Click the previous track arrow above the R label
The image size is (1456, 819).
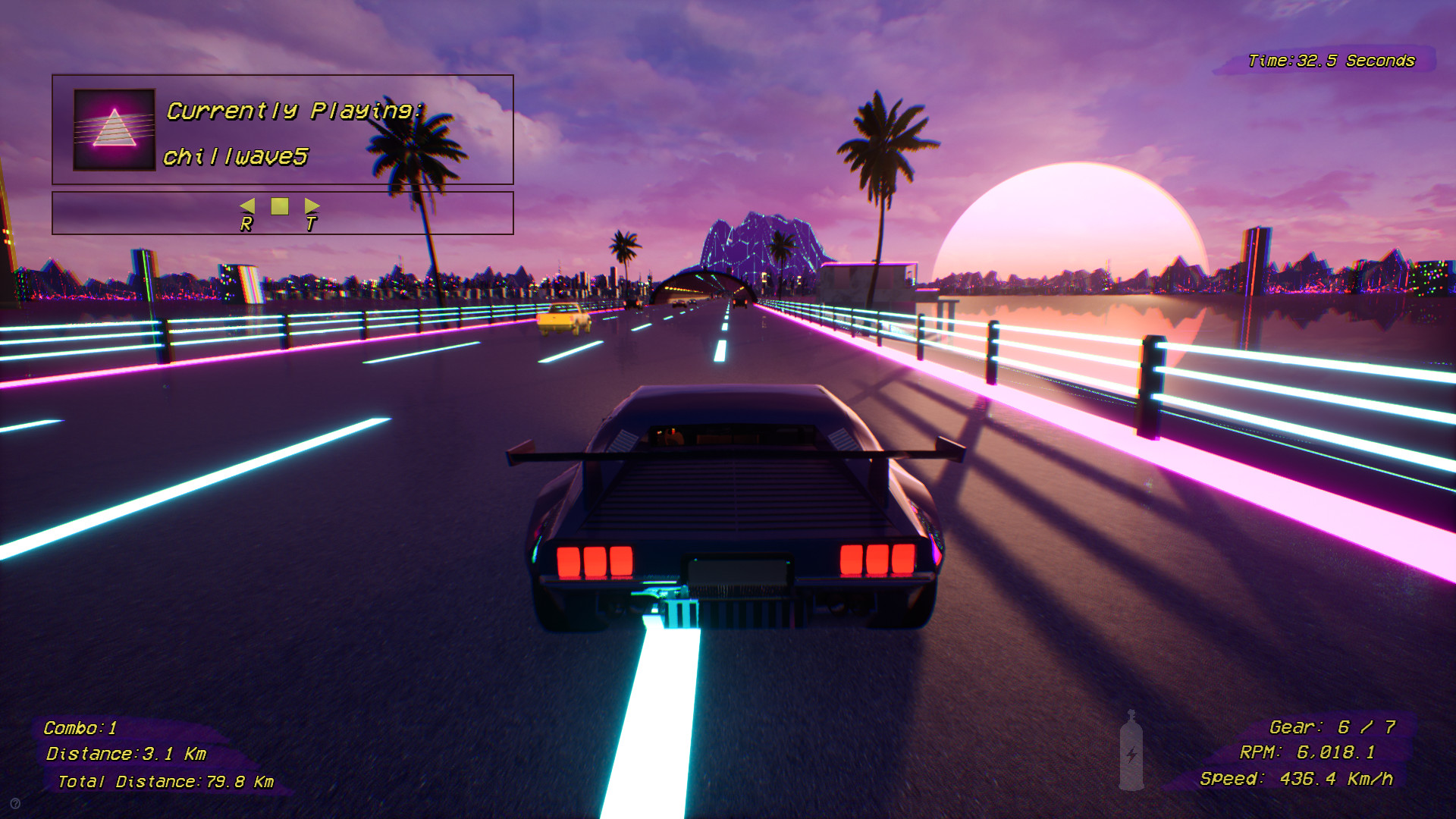click(249, 206)
